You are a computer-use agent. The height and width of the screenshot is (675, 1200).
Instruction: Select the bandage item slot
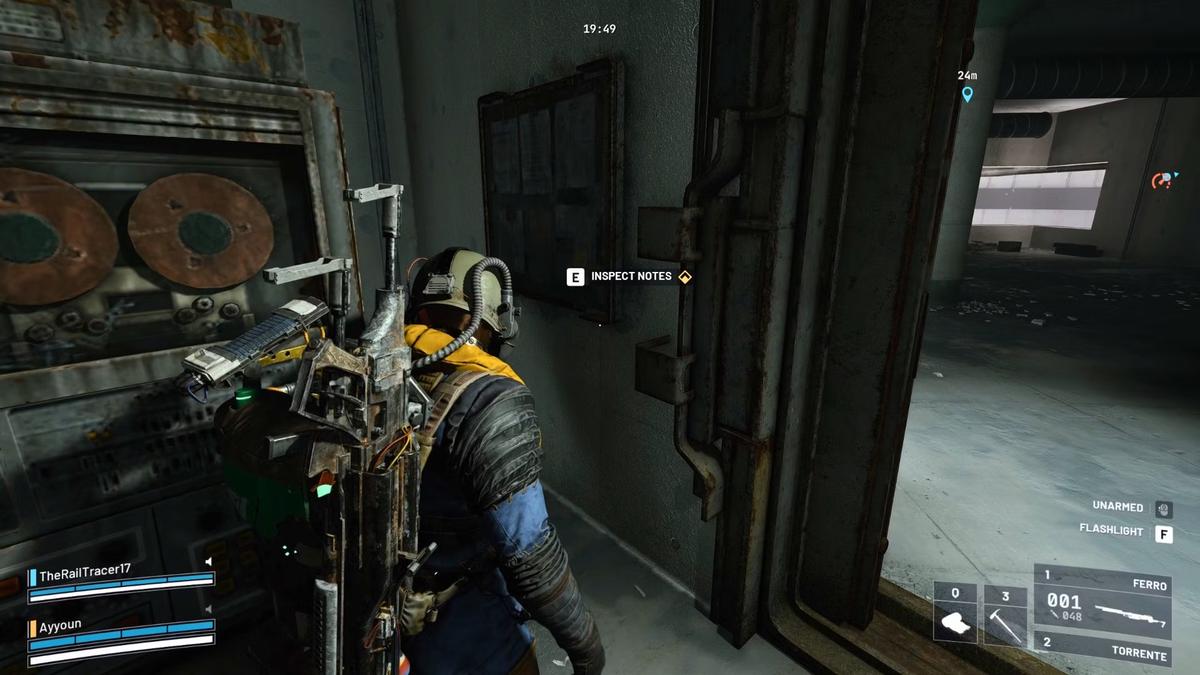pos(955,612)
